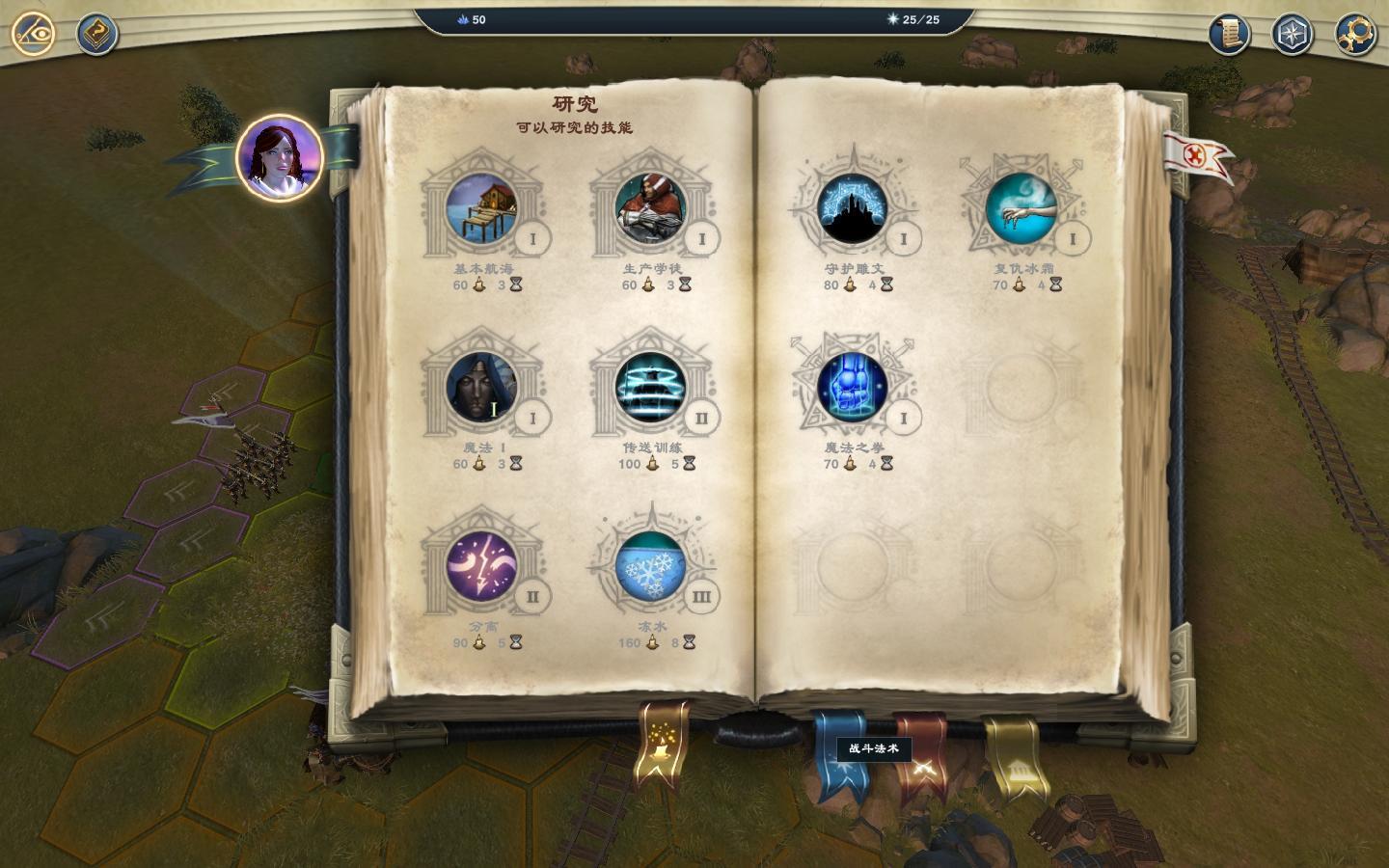Open the gear settings menu
The width and height of the screenshot is (1389, 868).
[x=1354, y=35]
